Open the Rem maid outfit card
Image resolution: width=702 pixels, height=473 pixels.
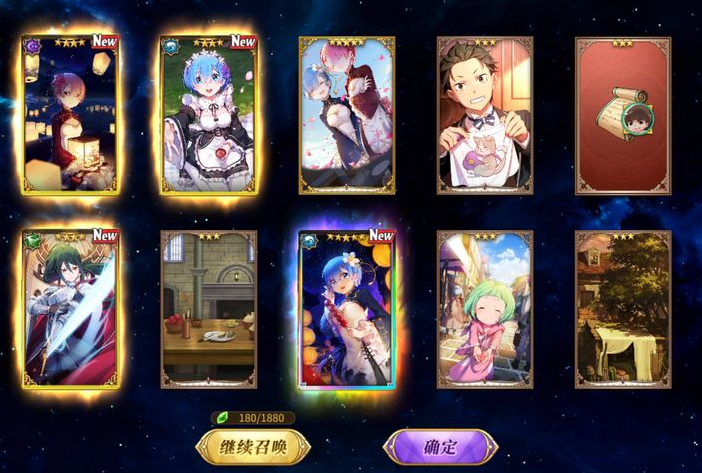coord(208,115)
